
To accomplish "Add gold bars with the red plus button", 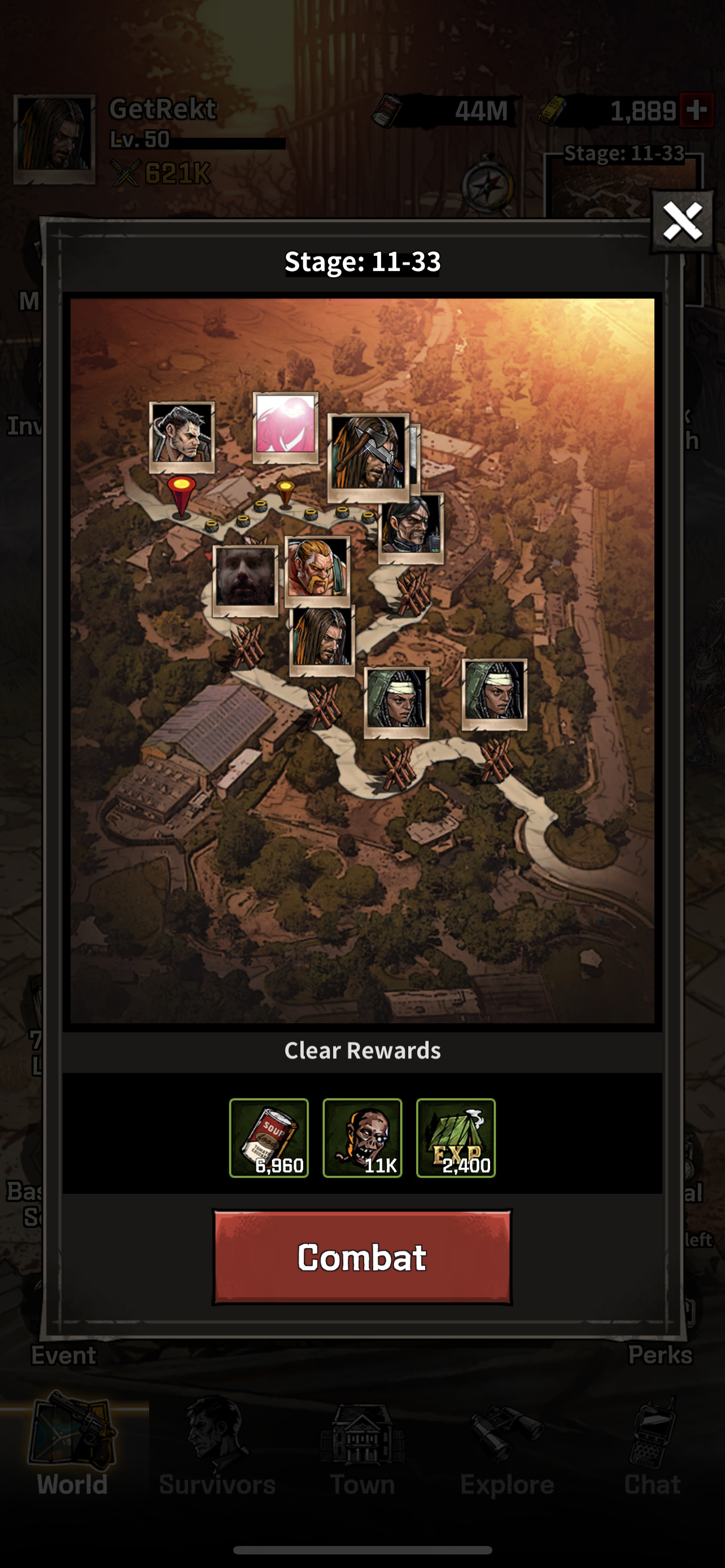I will 696,110.
